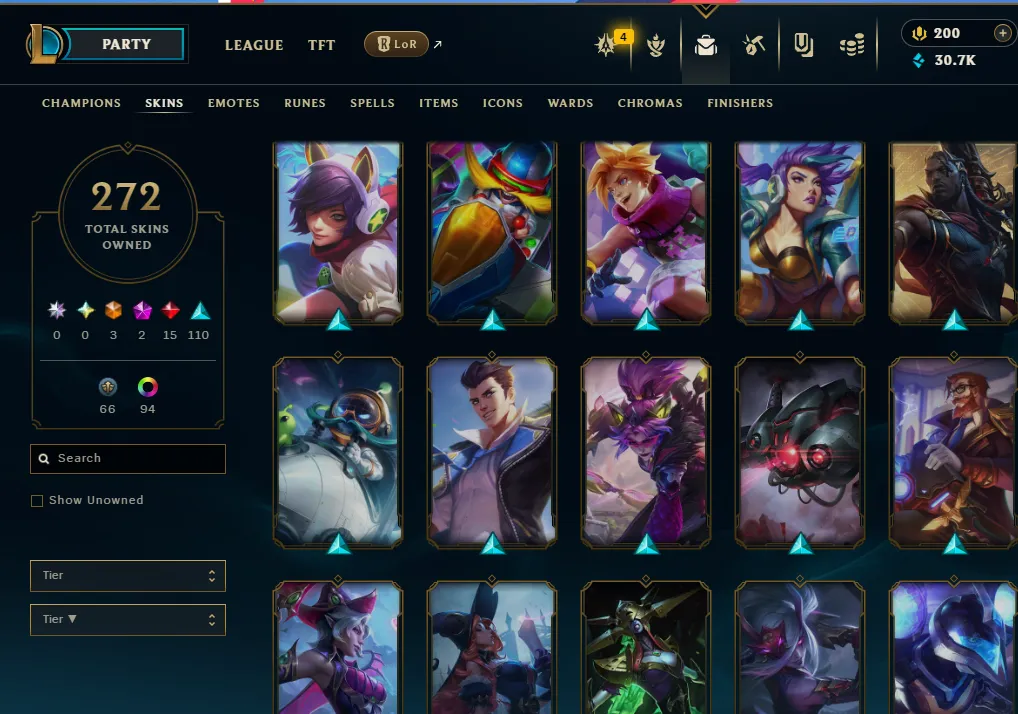
Task: Select the cat-eared hoodie skin card
Action: click(x=338, y=232)
